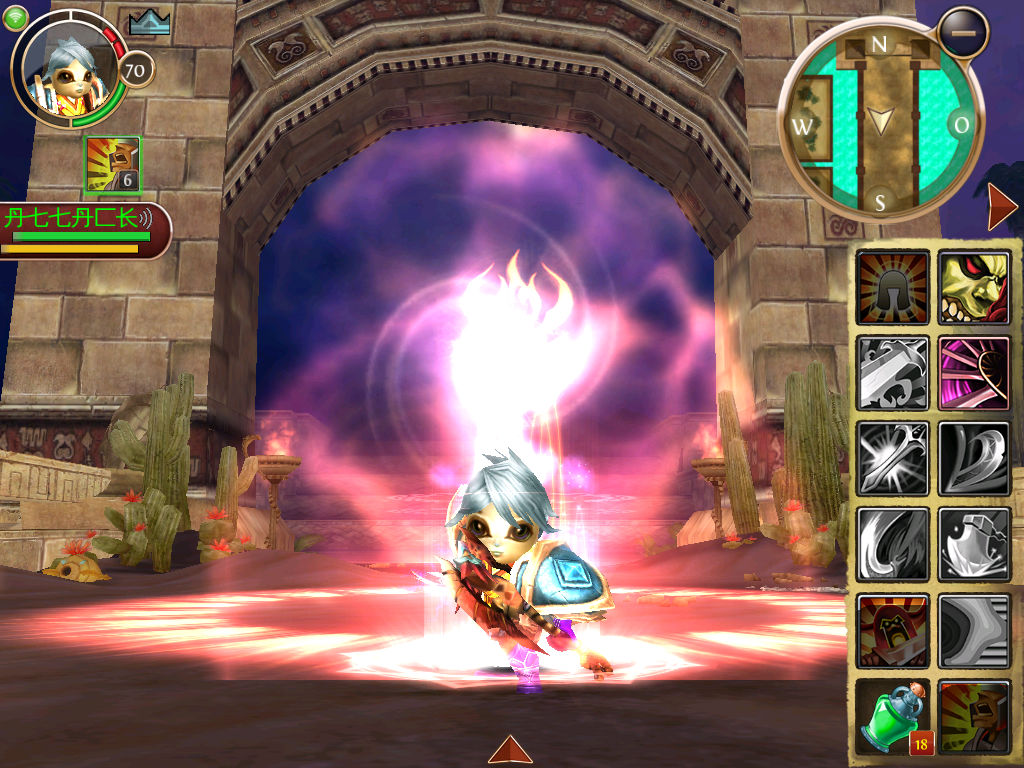Expand the side panel with the right arrow

click(x=1000, y=207)
